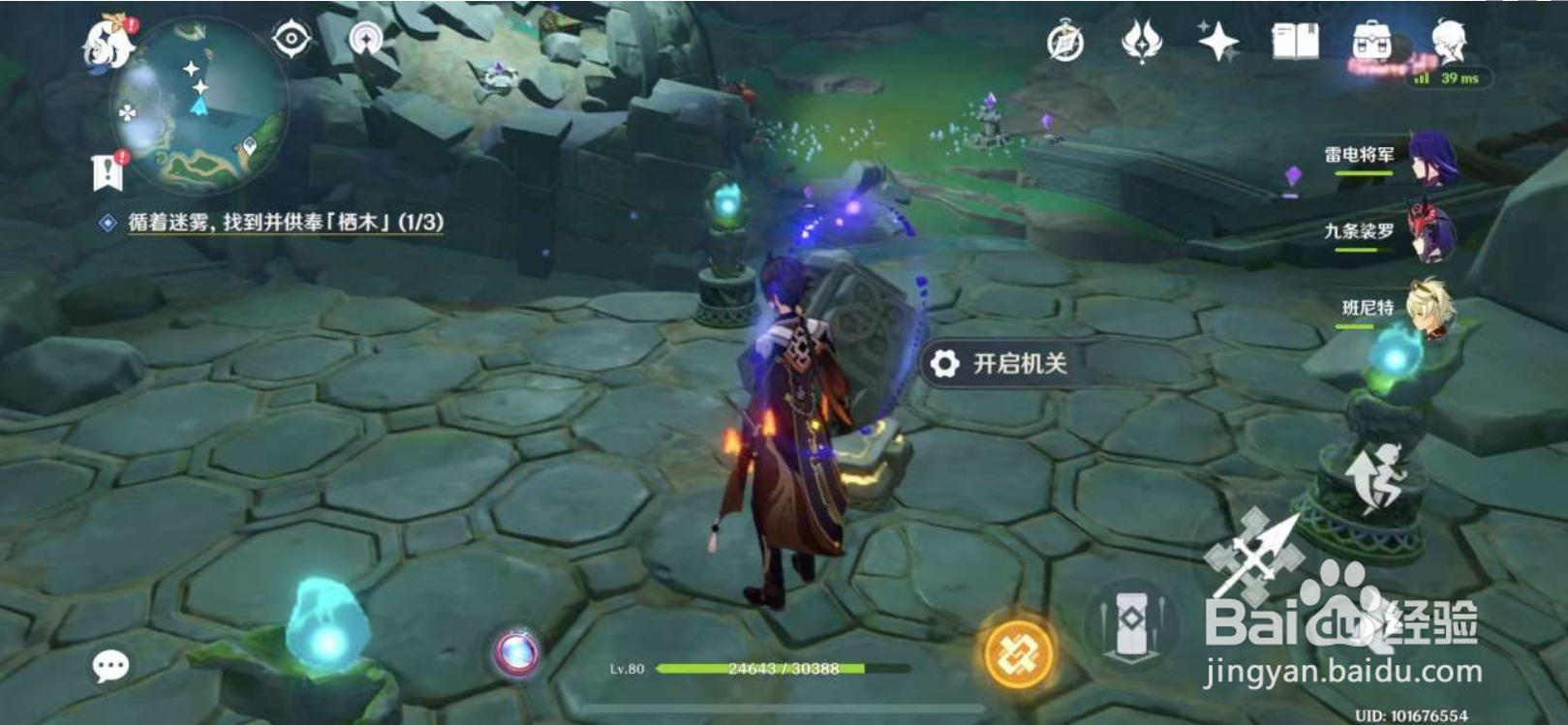Screen dimensions: 1568x725
Task: Open the Adventurer Handbook book icon
Action: (1295, 41)
